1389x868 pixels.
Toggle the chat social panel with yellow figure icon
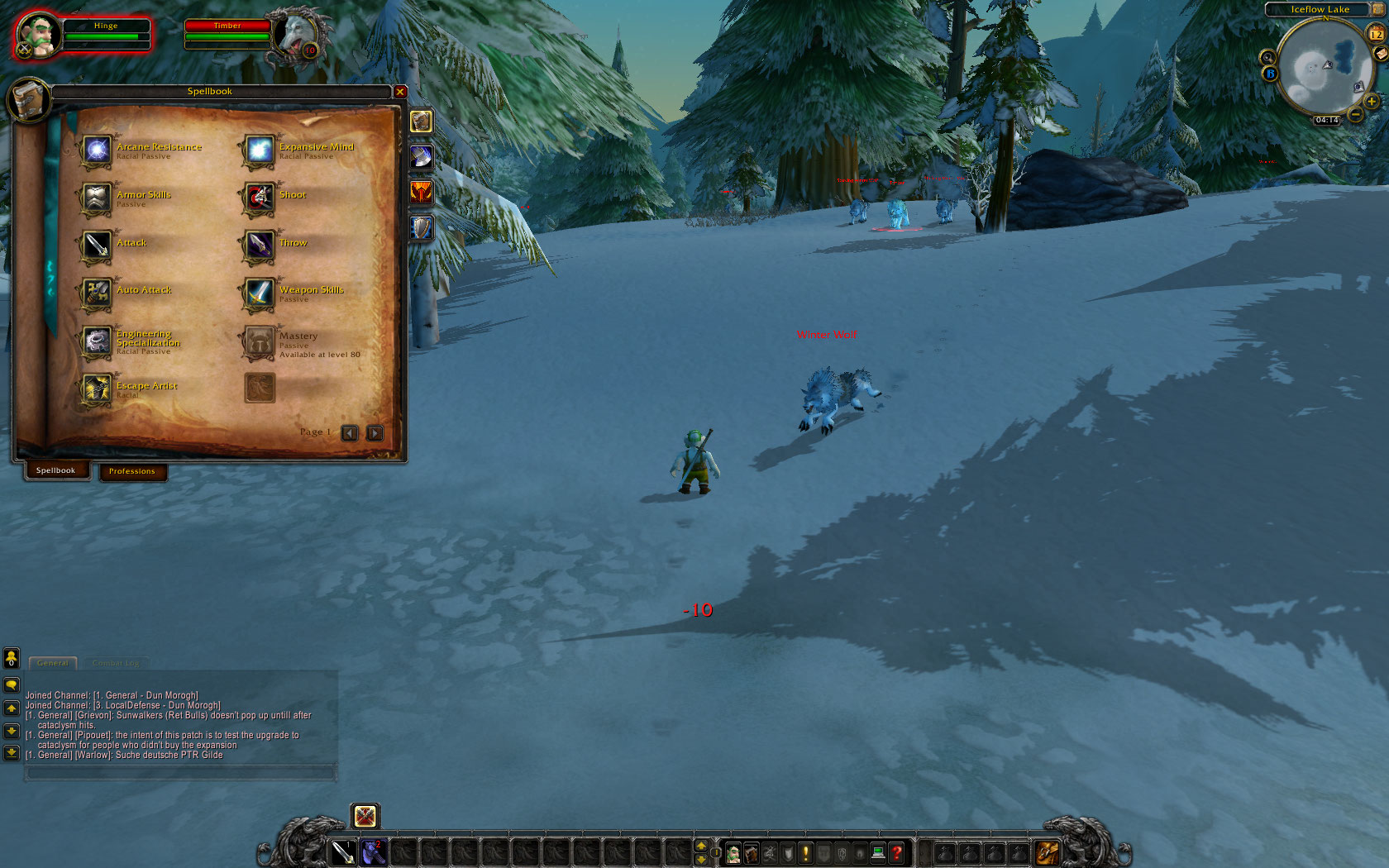12,657
